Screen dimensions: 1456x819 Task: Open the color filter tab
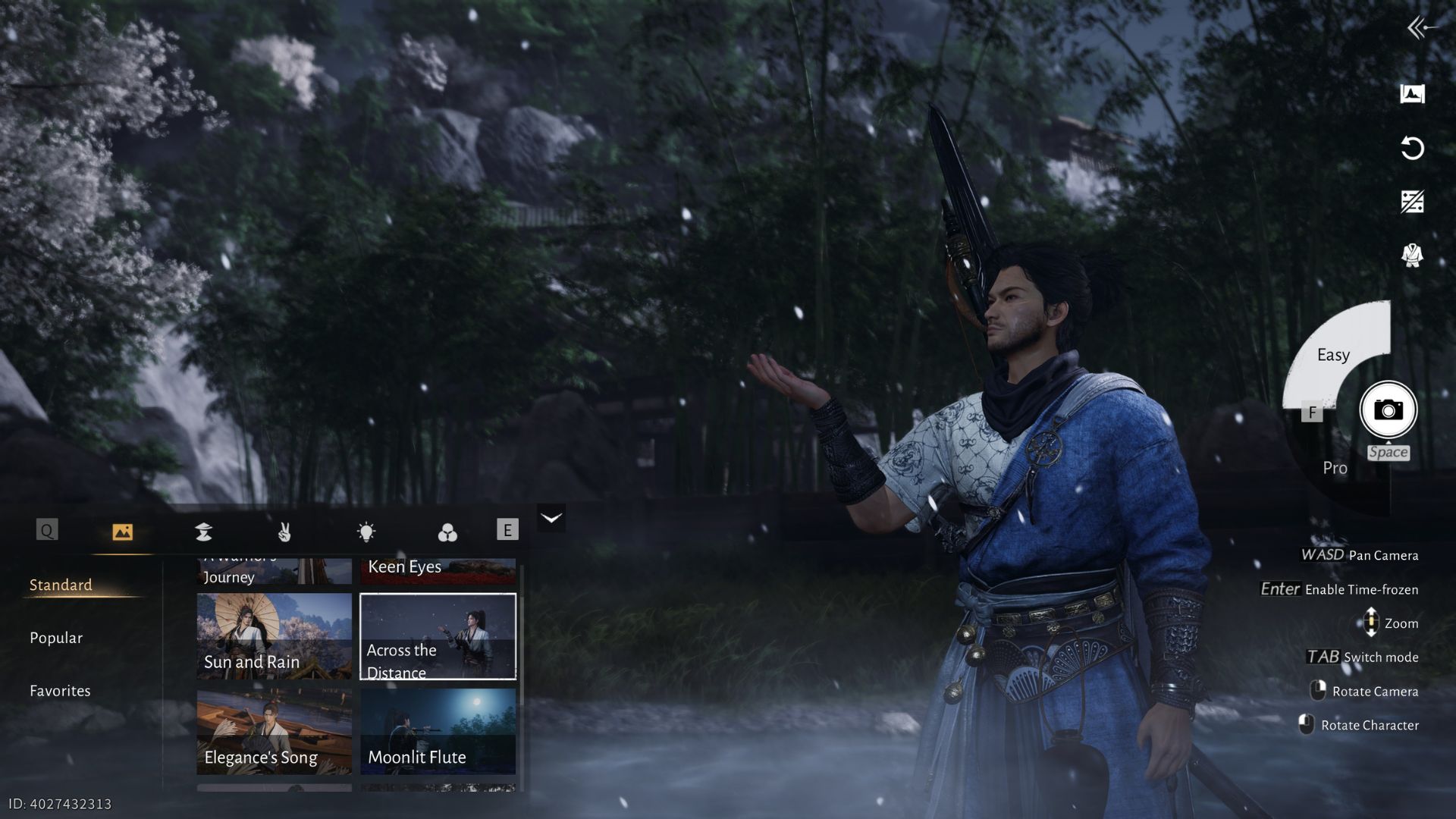447,532
